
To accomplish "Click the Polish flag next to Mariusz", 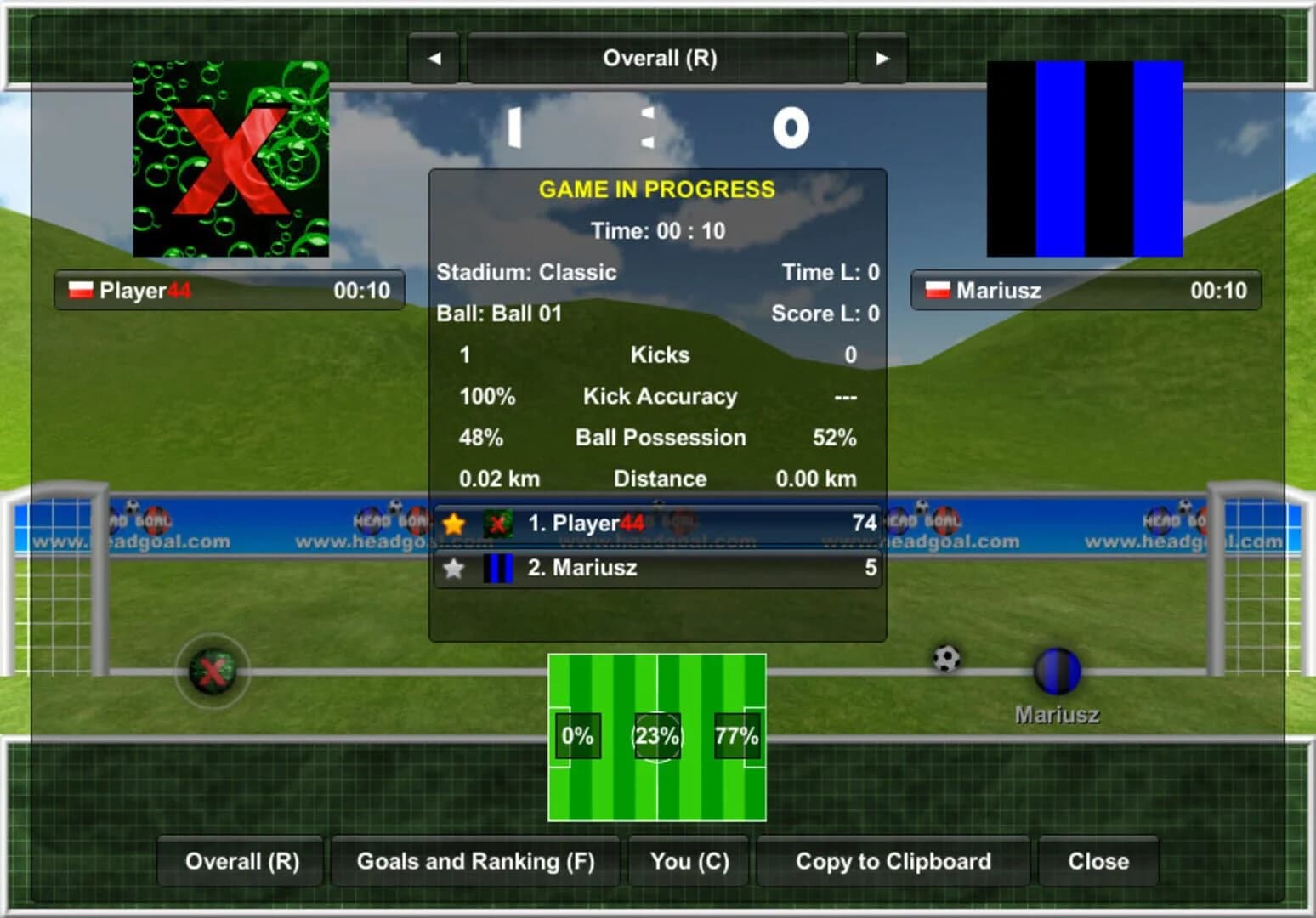I will (937, 289).
